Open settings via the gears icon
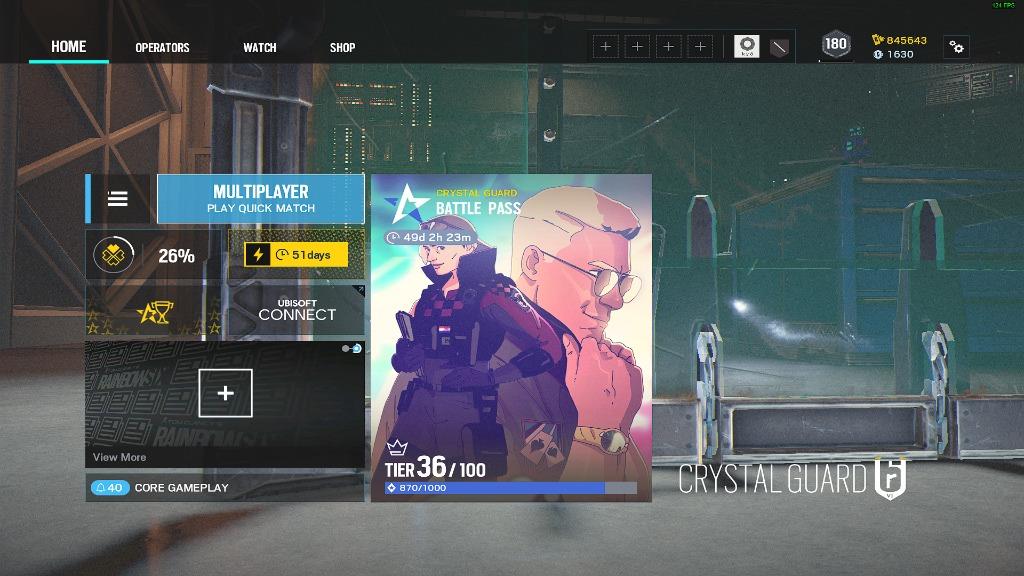The height and width of the screenshot is (576, 1024). point(956,47)
